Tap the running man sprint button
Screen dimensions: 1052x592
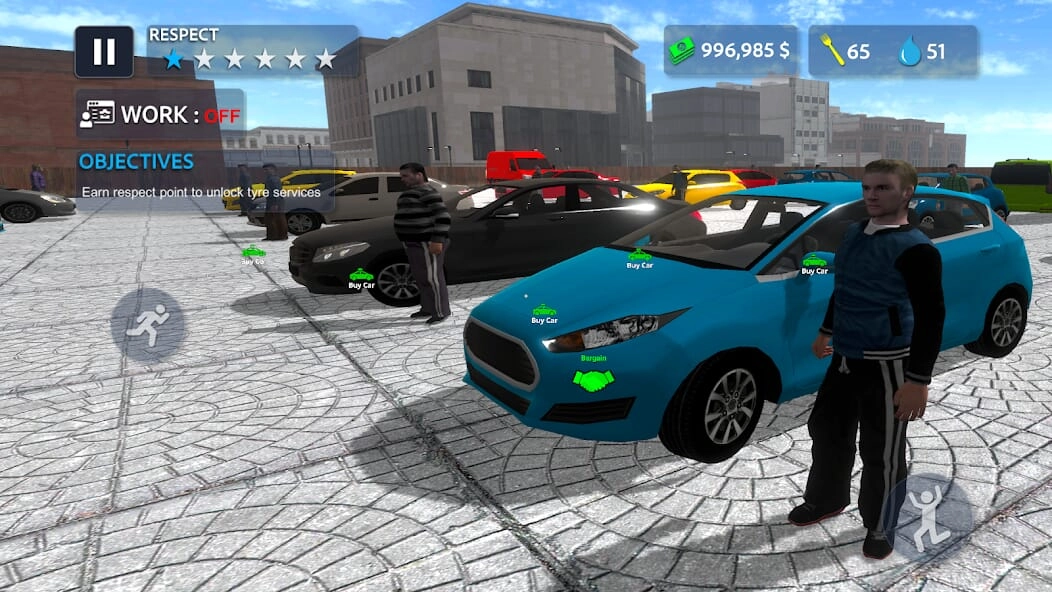(148, 325)
